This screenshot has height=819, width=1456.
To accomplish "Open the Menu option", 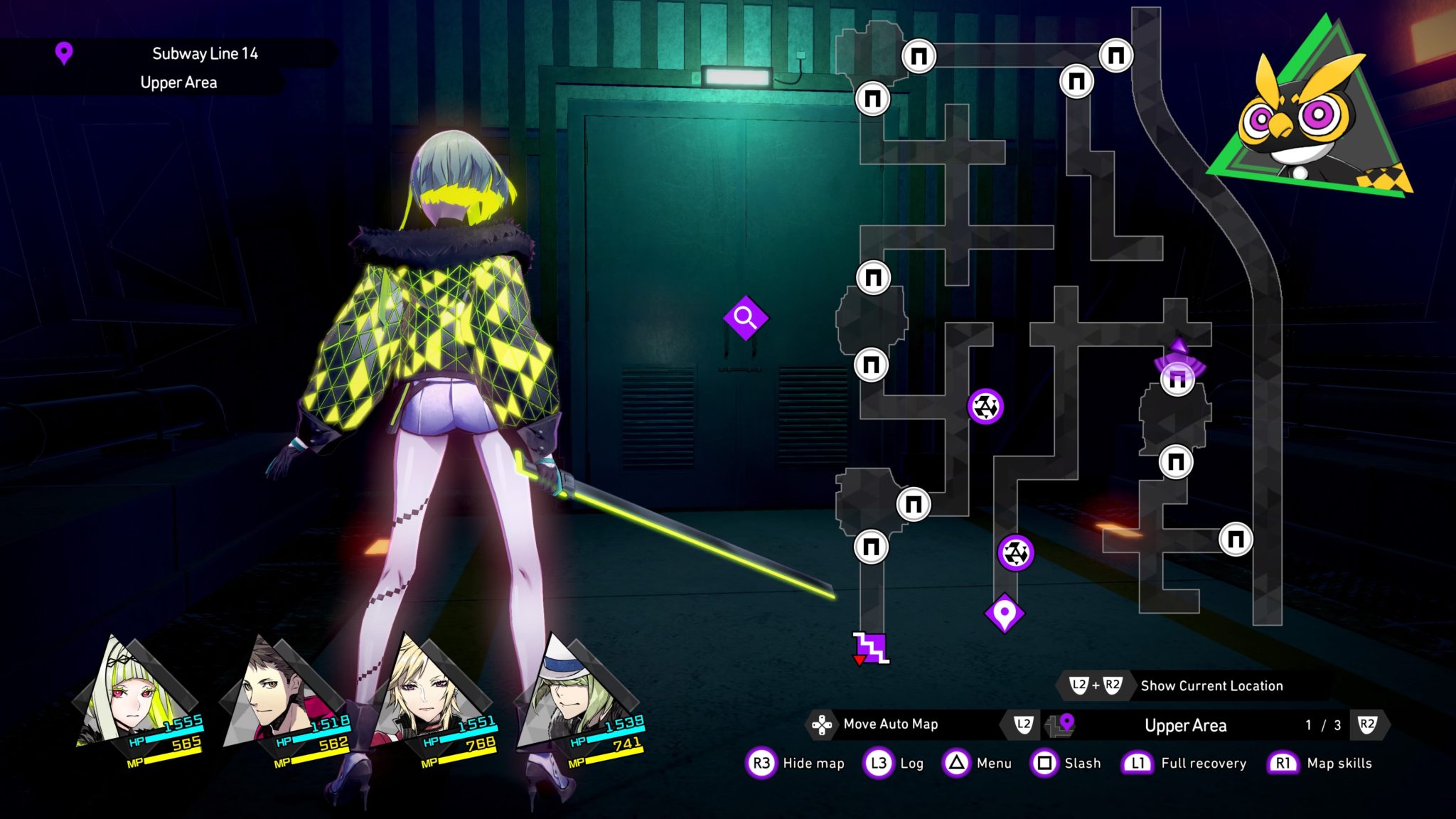I will pyautogui.click(x=993, y=764).
